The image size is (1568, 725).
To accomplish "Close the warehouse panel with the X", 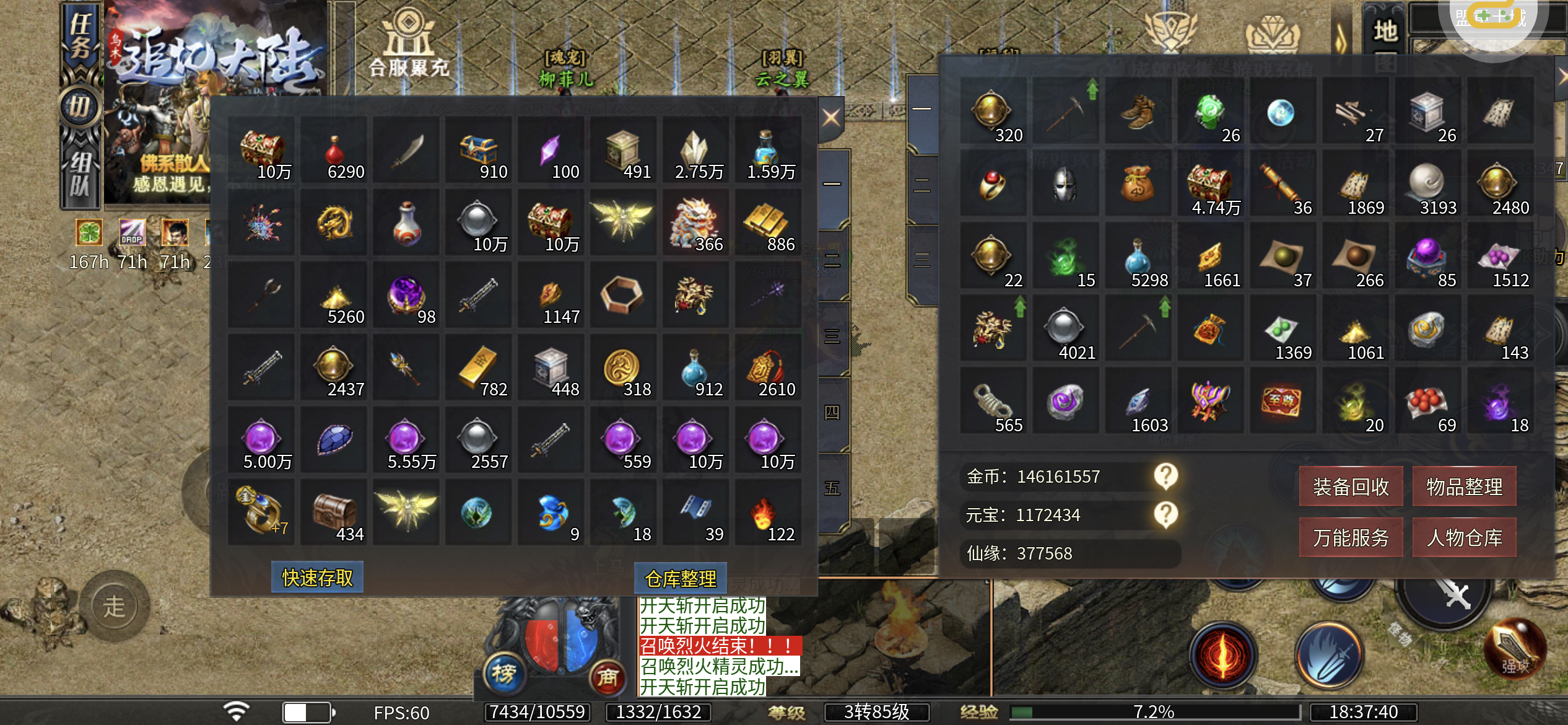I will pyautogui.click(x=831, y=117).
